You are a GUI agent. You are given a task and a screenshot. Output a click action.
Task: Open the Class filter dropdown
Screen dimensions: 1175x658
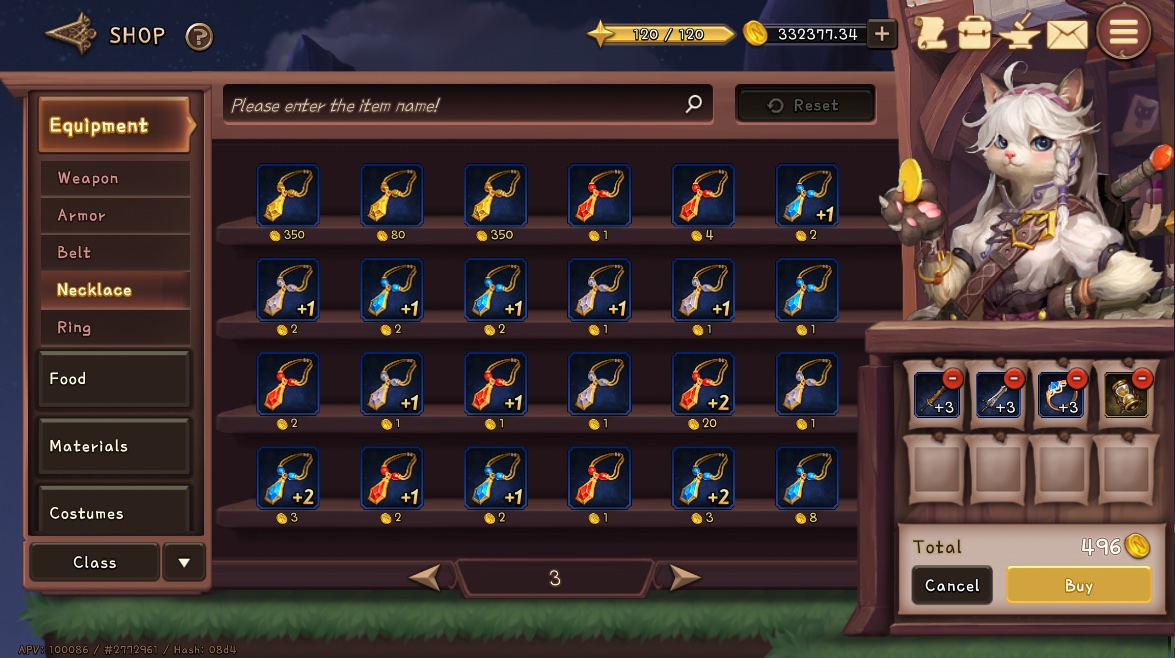pos(184,562)
